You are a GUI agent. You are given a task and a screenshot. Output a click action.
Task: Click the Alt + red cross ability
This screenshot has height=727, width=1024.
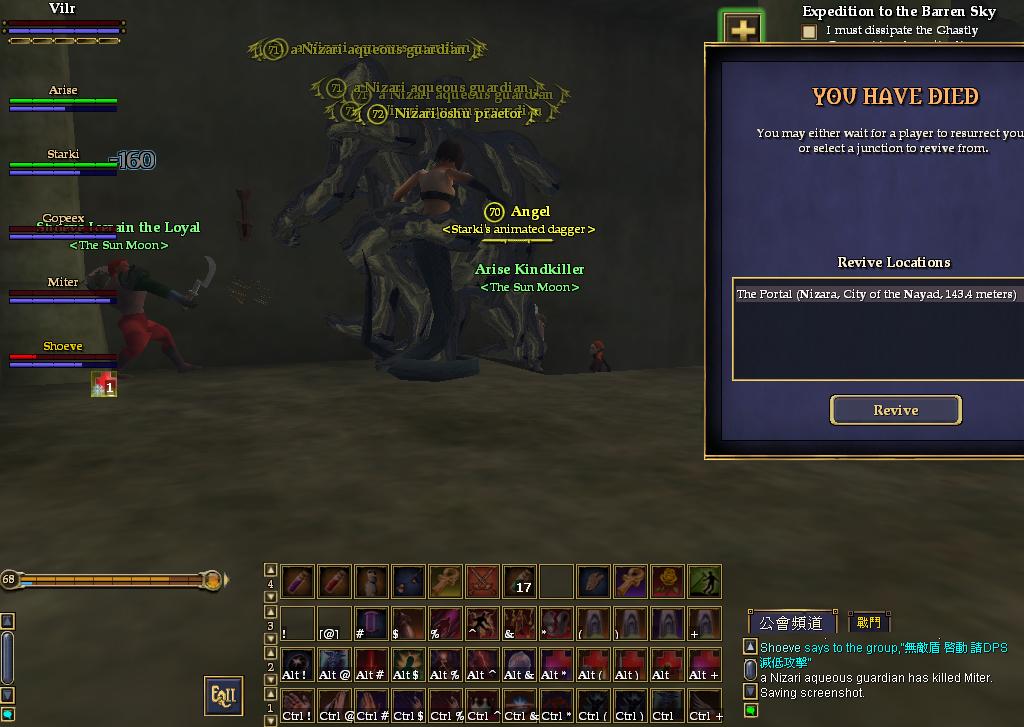pyautogui.click(x=704, y=664)
